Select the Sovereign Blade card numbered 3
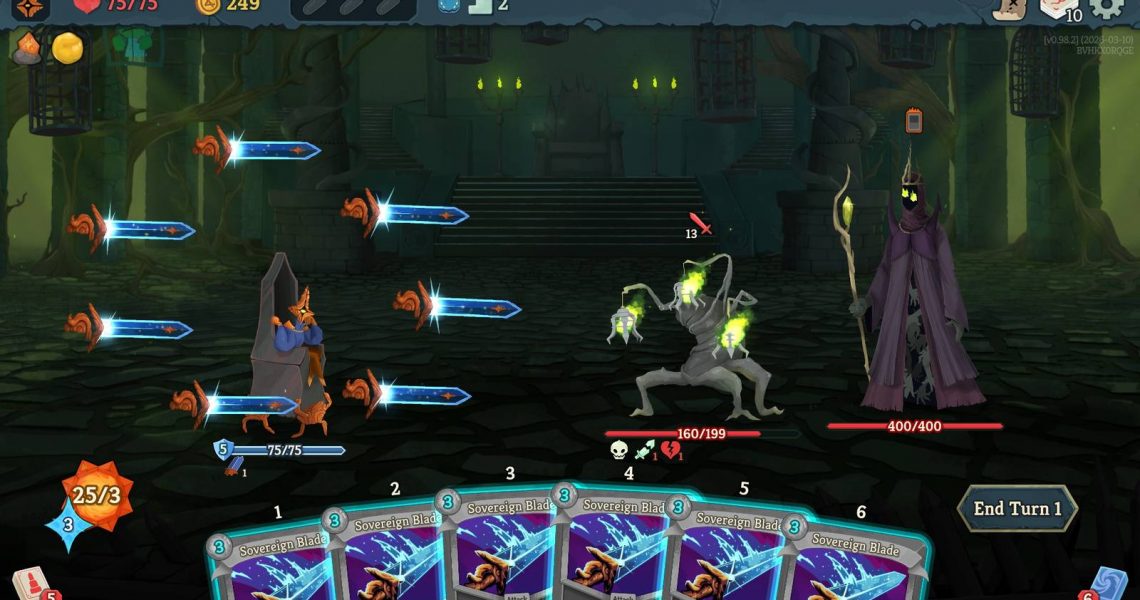1140x600 pixels. pyautogui.click(x=505, y=545)
